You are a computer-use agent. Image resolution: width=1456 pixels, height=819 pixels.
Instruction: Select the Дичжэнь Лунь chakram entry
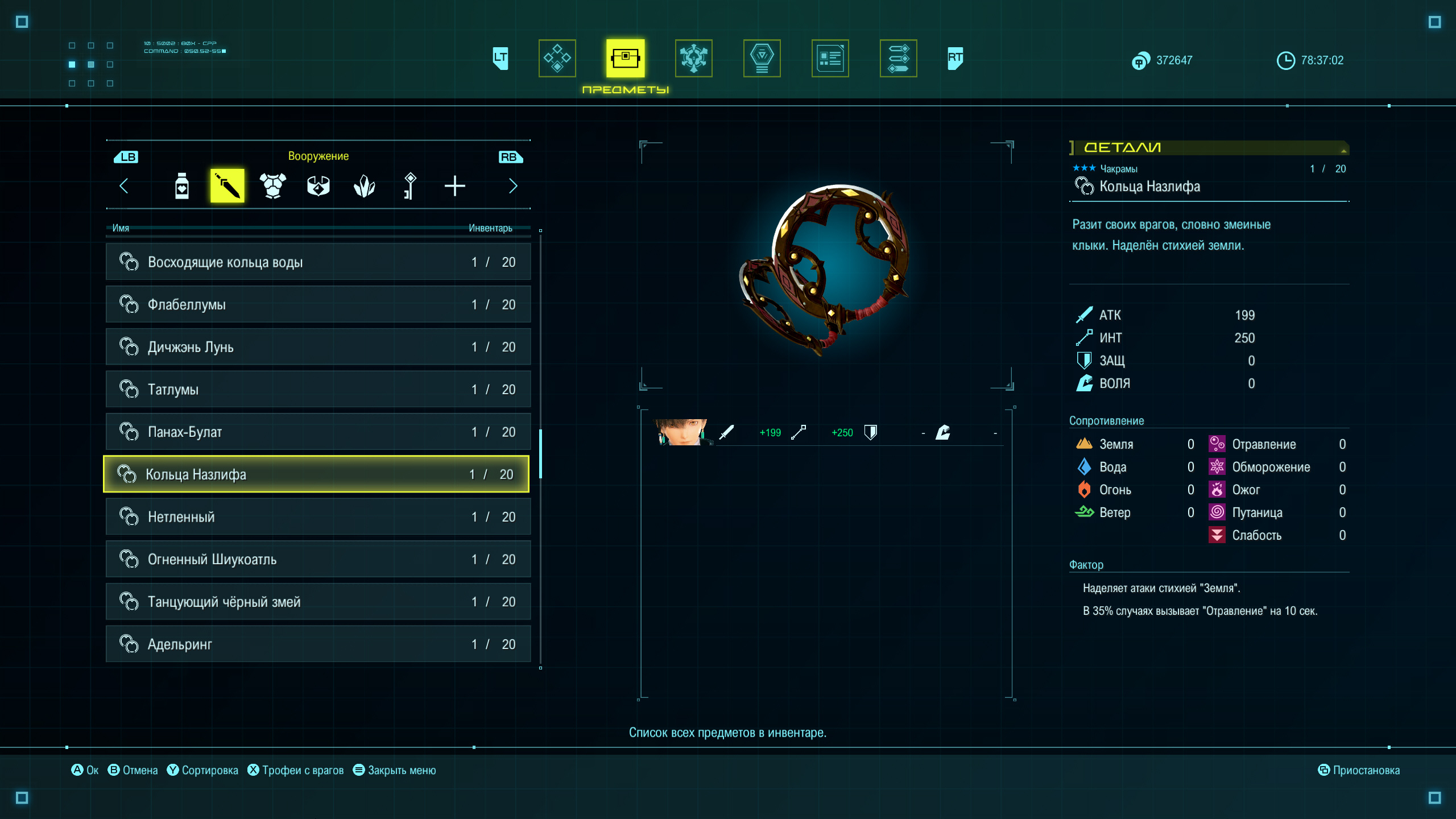[x=317, y=347]
